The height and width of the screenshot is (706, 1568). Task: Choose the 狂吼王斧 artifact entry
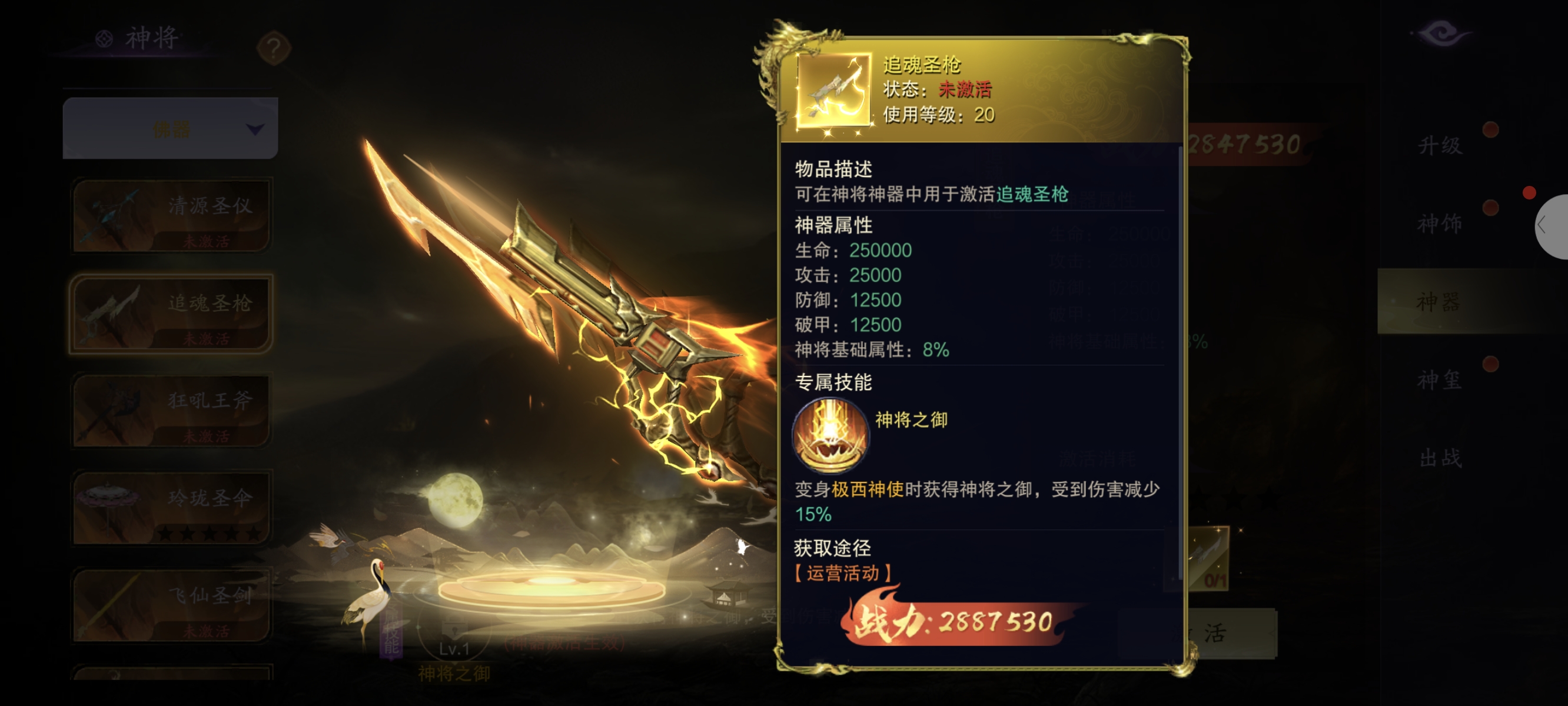[171, 410]
